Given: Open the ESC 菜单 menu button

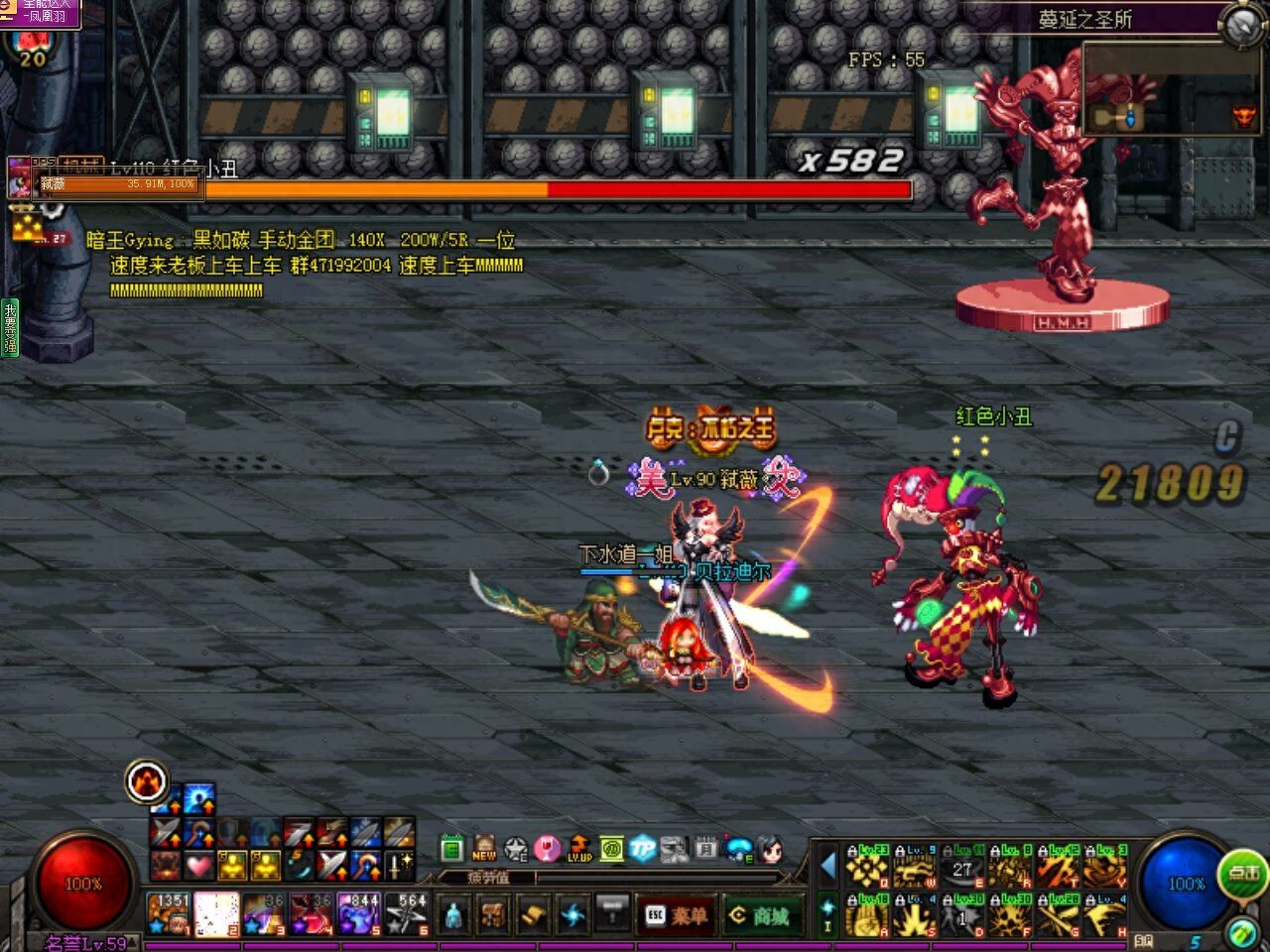Looking at the screenshot, I should pyautogui.click(x=676, y=915).
